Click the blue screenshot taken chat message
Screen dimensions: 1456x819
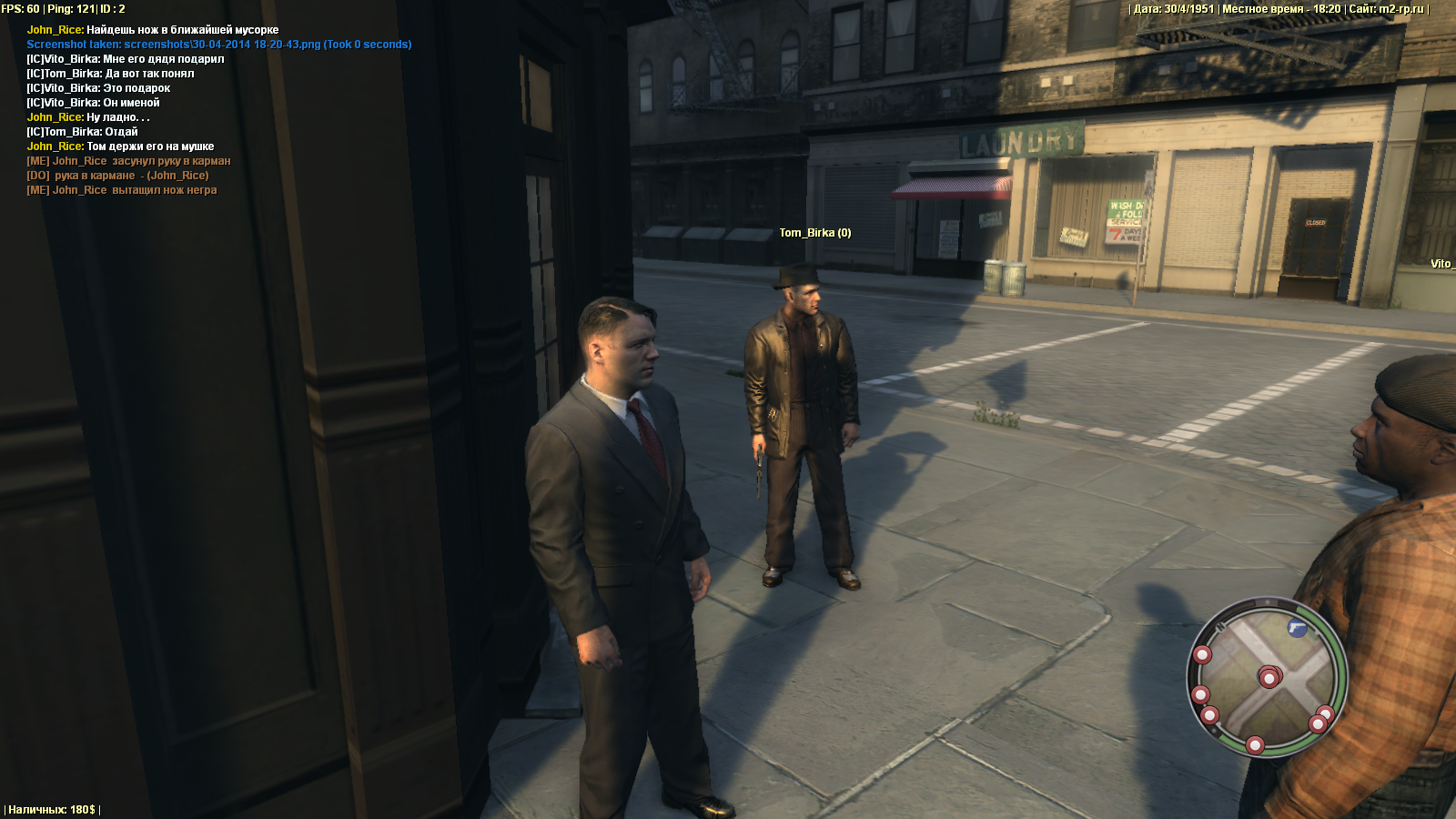218,45
